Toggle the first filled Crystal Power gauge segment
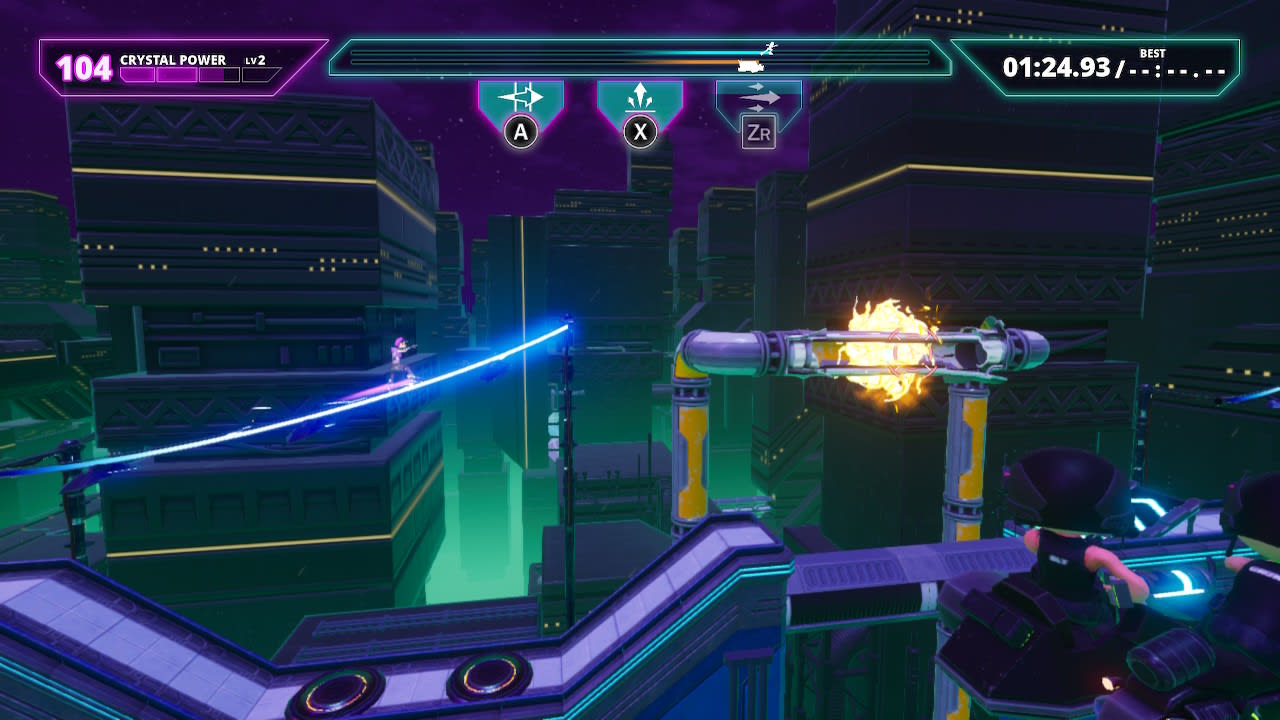This screenshot has height=720, width=1280. tap(137, 73)
